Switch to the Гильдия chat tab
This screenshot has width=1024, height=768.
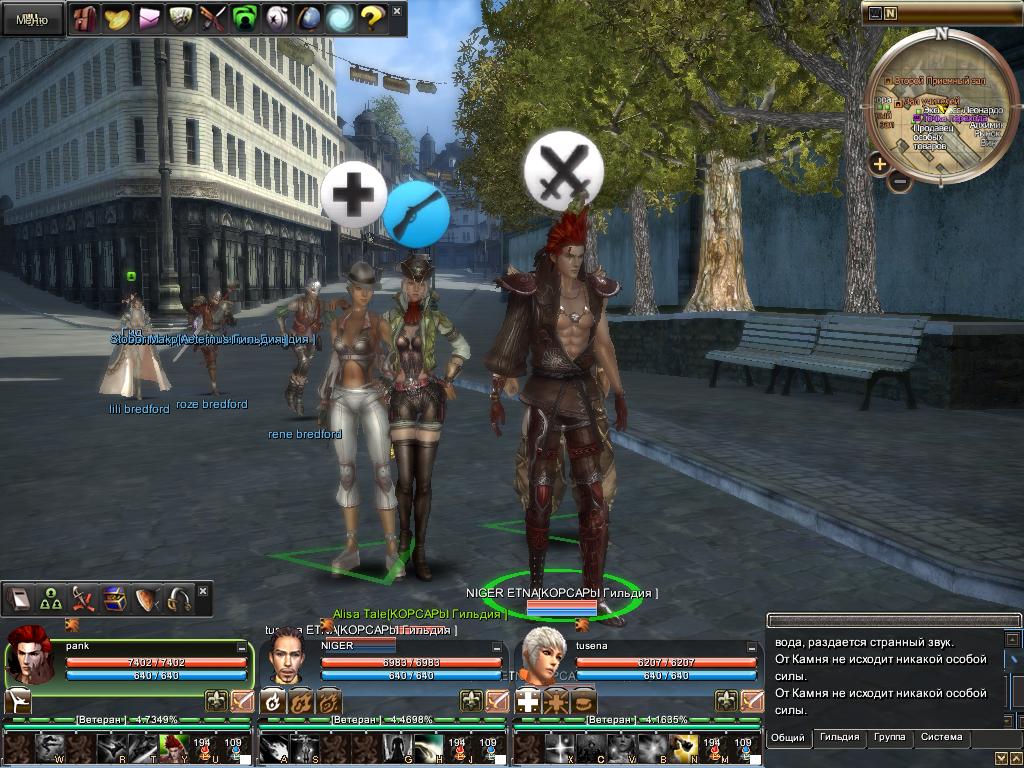tap(839, 738)
